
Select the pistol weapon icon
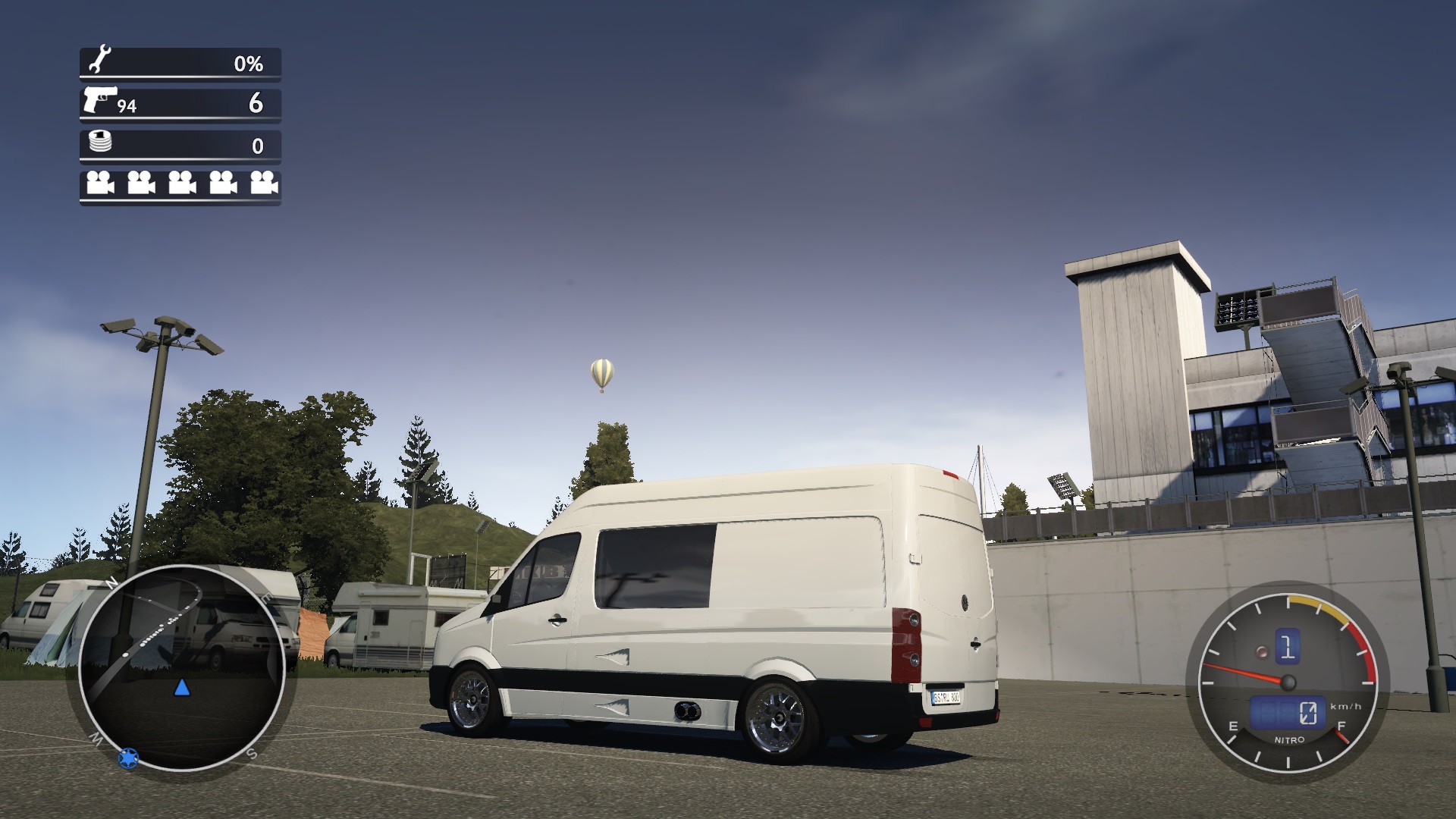[x=101, y=100]
